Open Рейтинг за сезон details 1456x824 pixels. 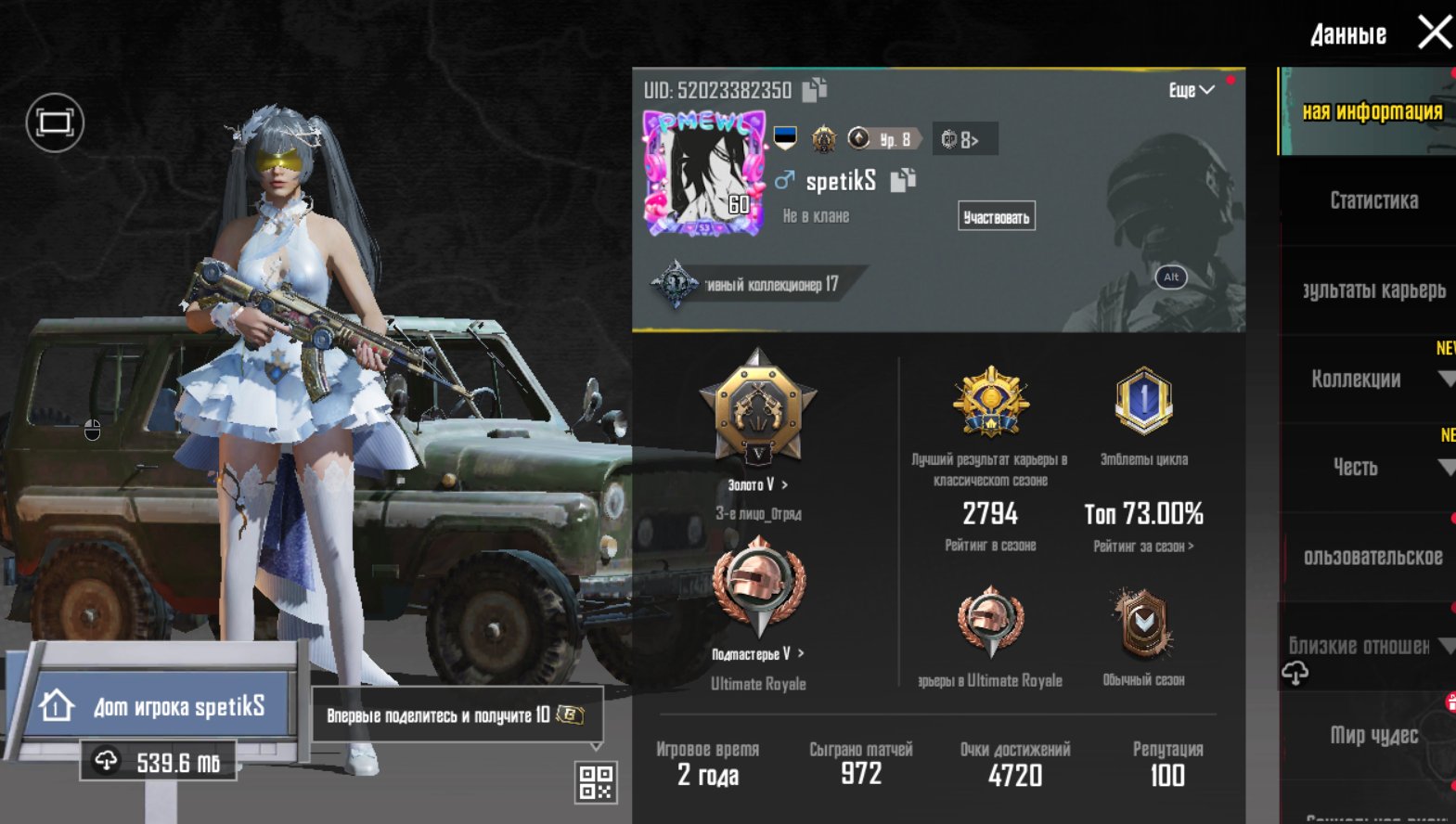(x=1143, y=547)
